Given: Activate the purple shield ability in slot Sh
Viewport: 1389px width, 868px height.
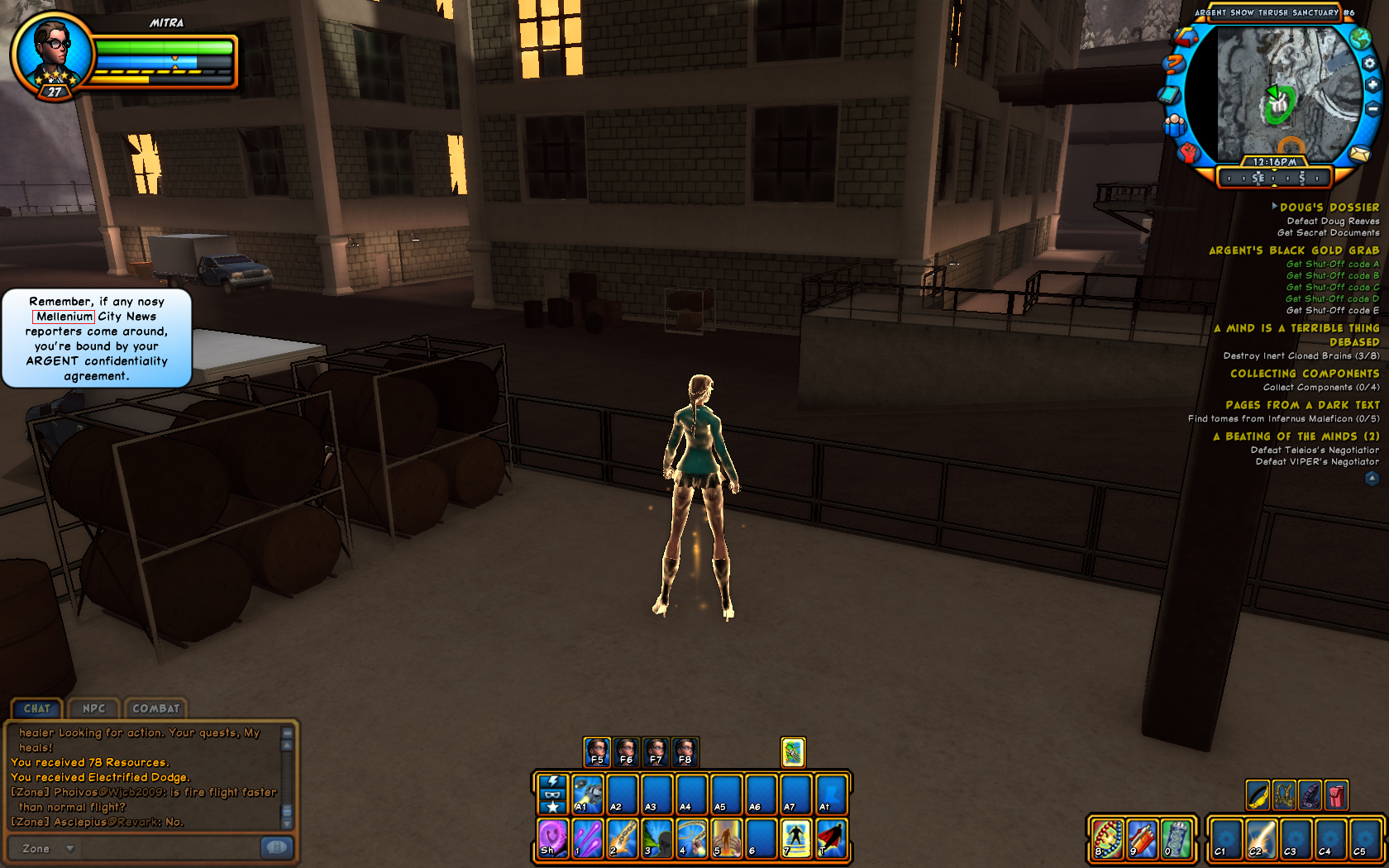Looking at the screenshot, I should tap(552, 837).
